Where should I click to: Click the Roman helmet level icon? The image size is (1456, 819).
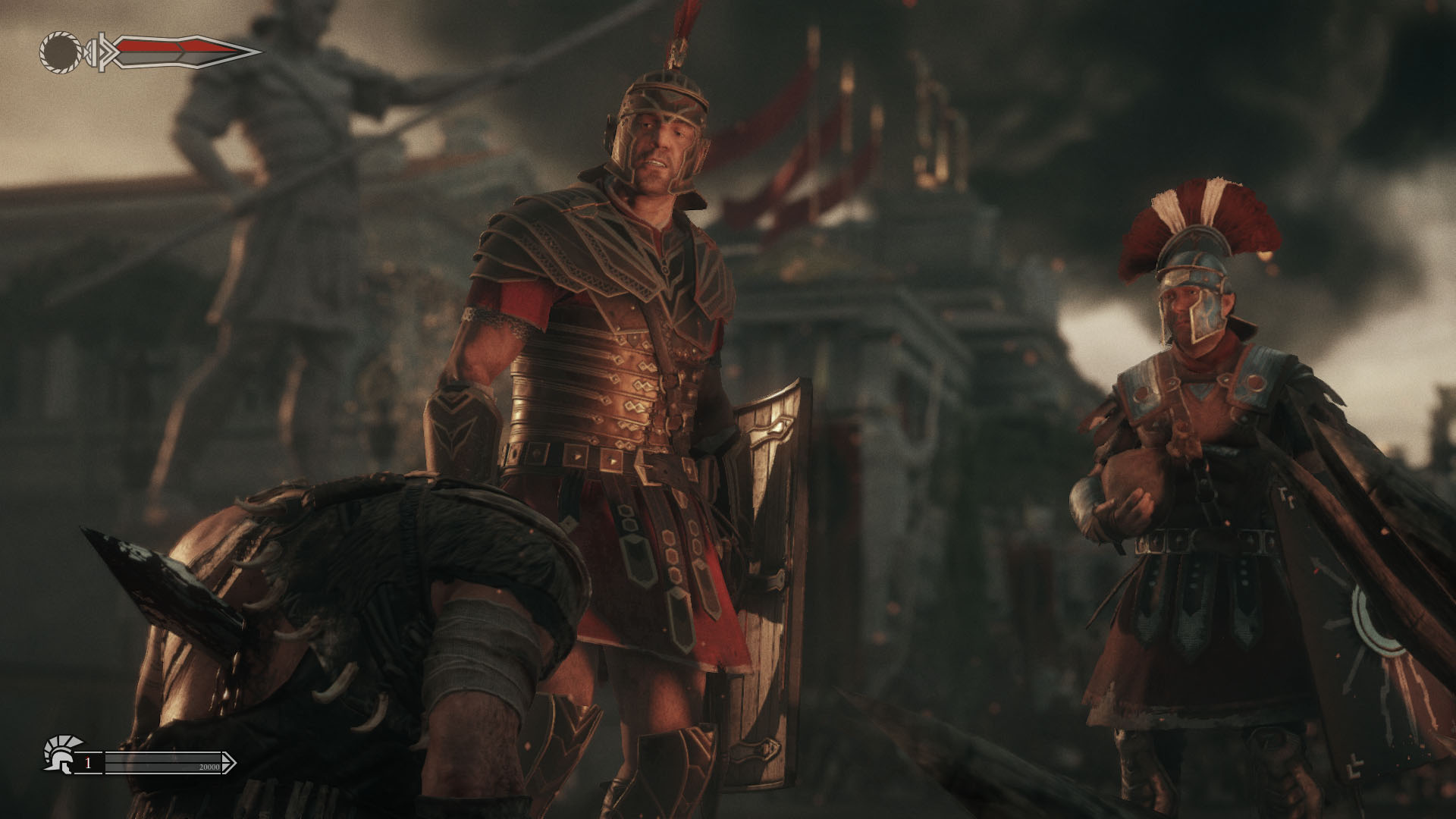pyautogui.click(x=58, y=754)
